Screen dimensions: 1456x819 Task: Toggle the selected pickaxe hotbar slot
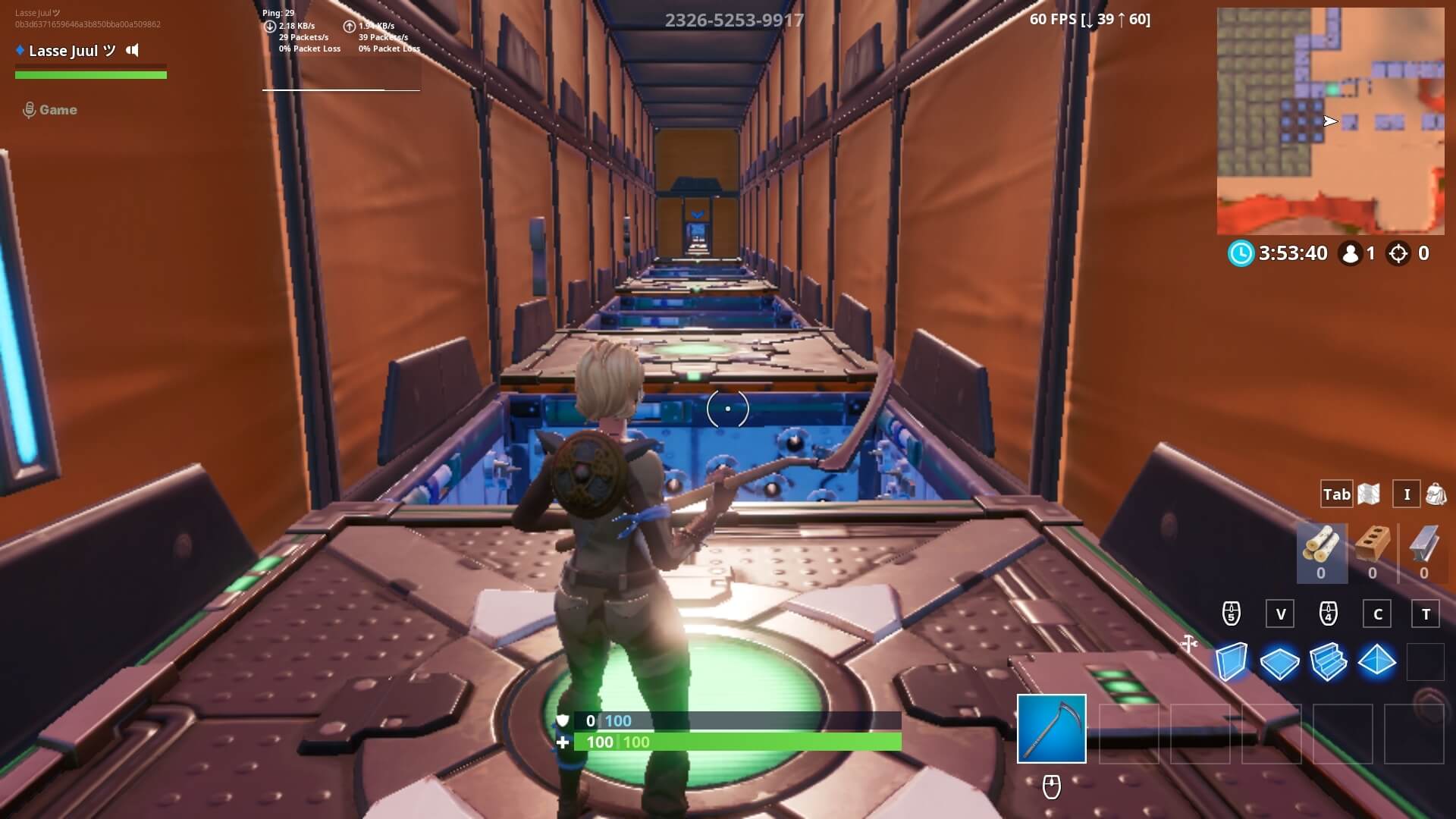click(x=1051, y=730)
